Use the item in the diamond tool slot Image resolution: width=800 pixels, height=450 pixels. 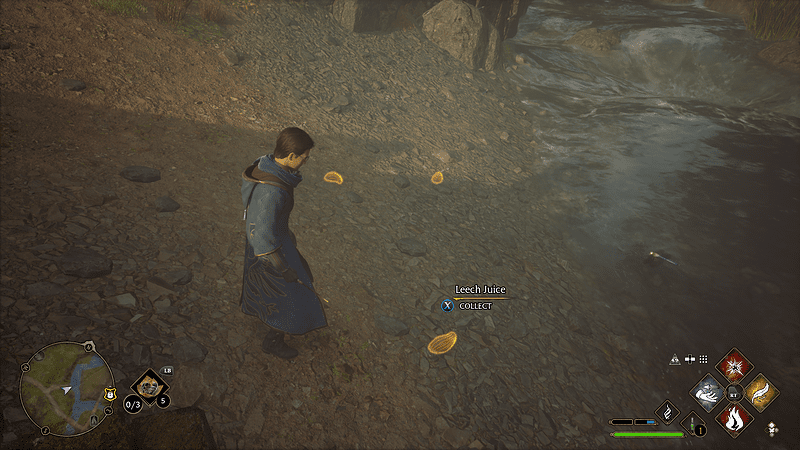click(x=149, y=385)
